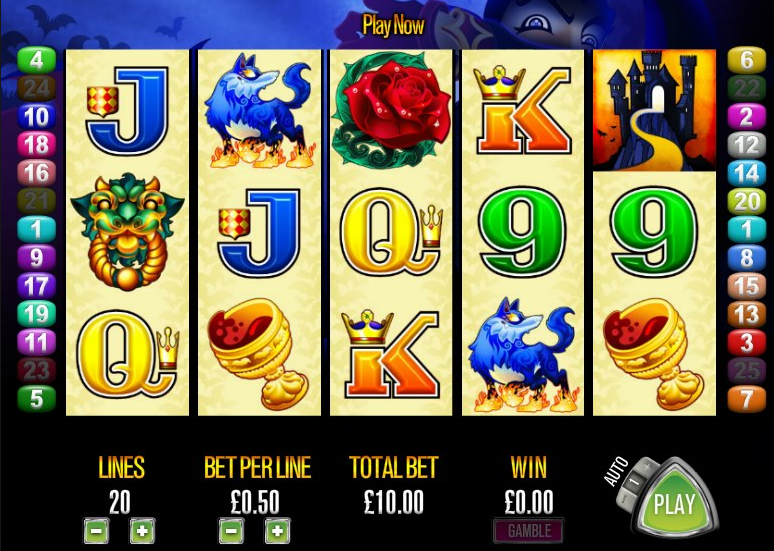774x551 pixels.
Task: Open the Gamble feature
Action: point(527,530)
